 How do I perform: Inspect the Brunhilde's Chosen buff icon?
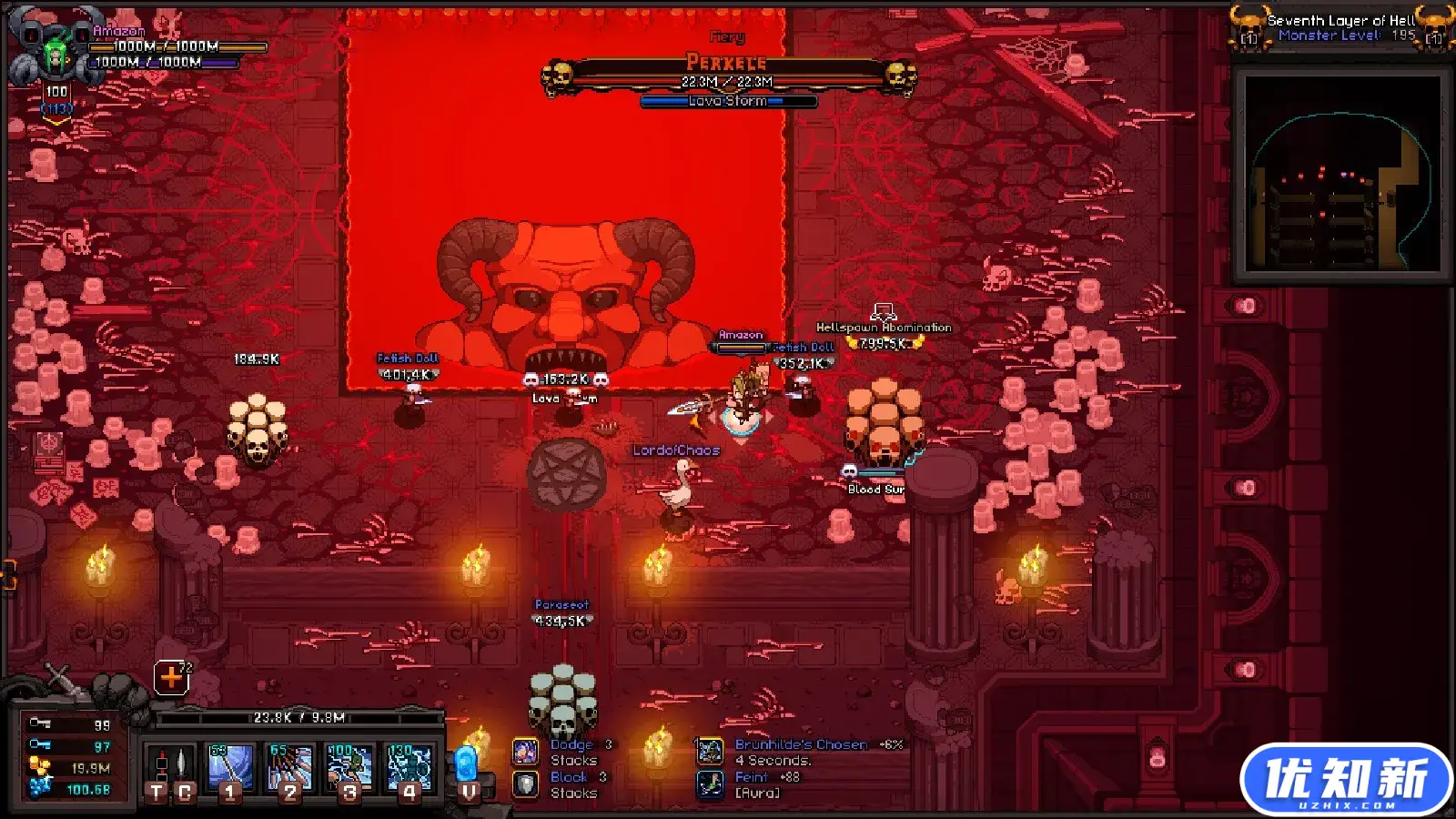pos(710,752)
